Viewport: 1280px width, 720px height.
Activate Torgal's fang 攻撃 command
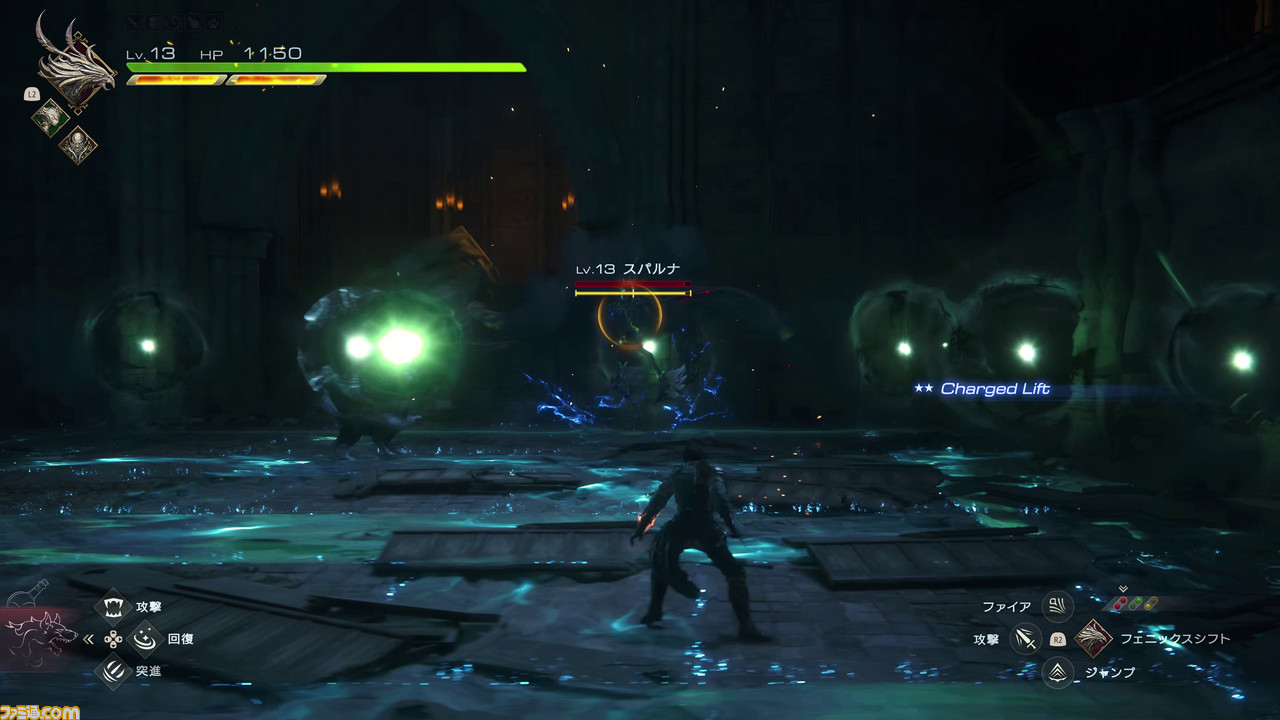click(x=114, y=606)
